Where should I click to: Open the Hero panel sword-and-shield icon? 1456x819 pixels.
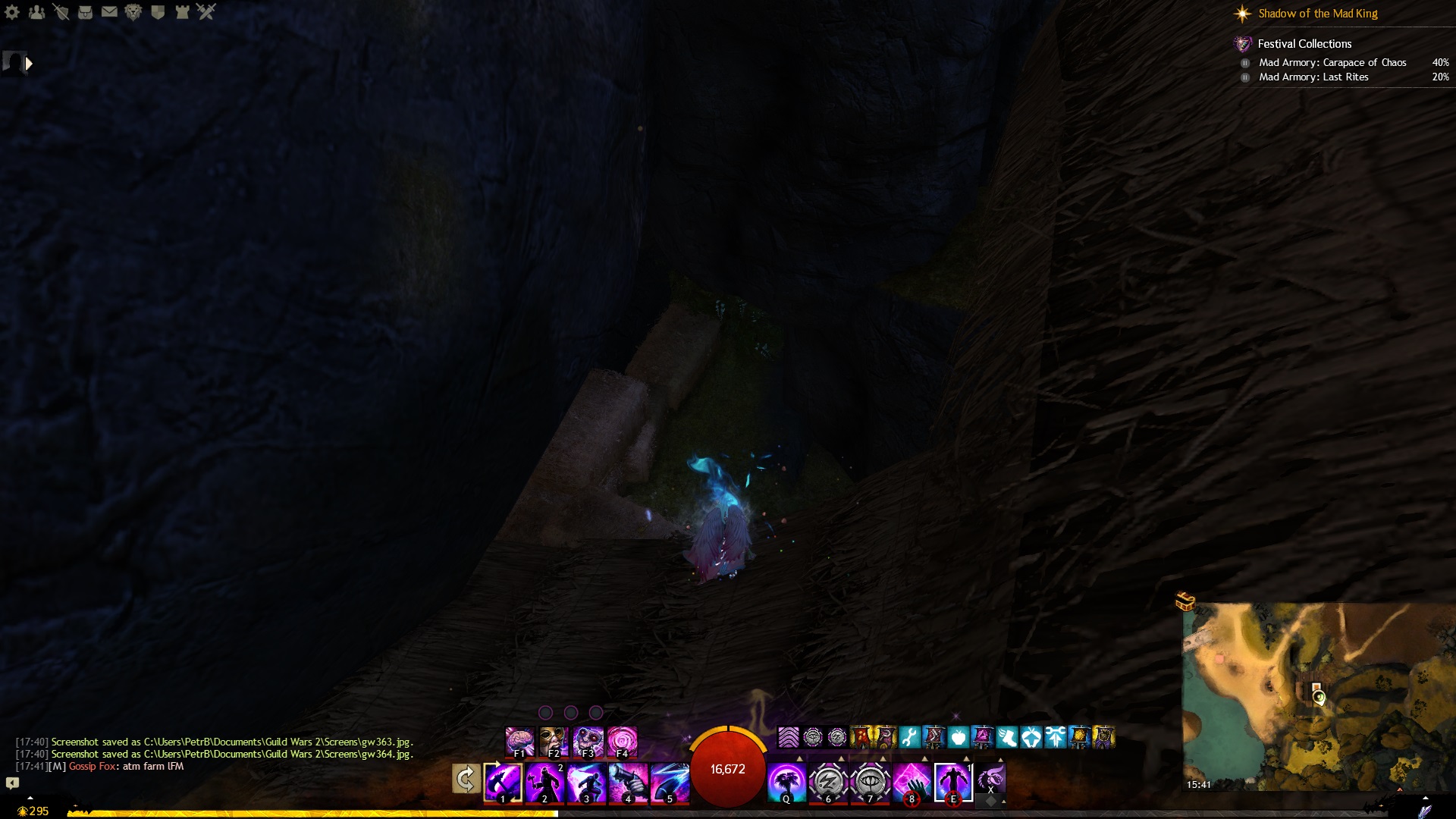pyautogui.click(x=61, y=12)
